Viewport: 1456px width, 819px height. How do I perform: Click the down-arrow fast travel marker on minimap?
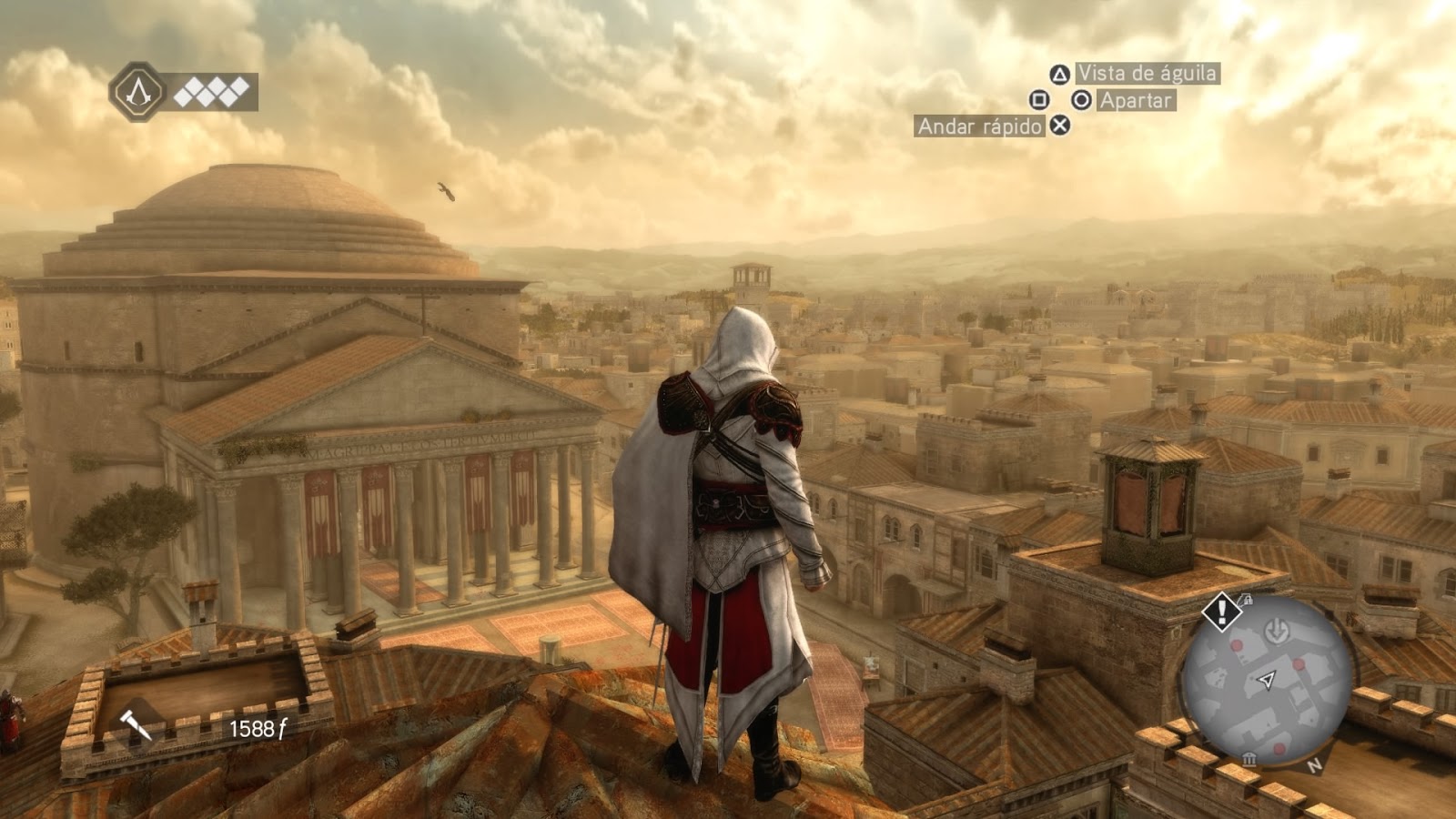1277,631
